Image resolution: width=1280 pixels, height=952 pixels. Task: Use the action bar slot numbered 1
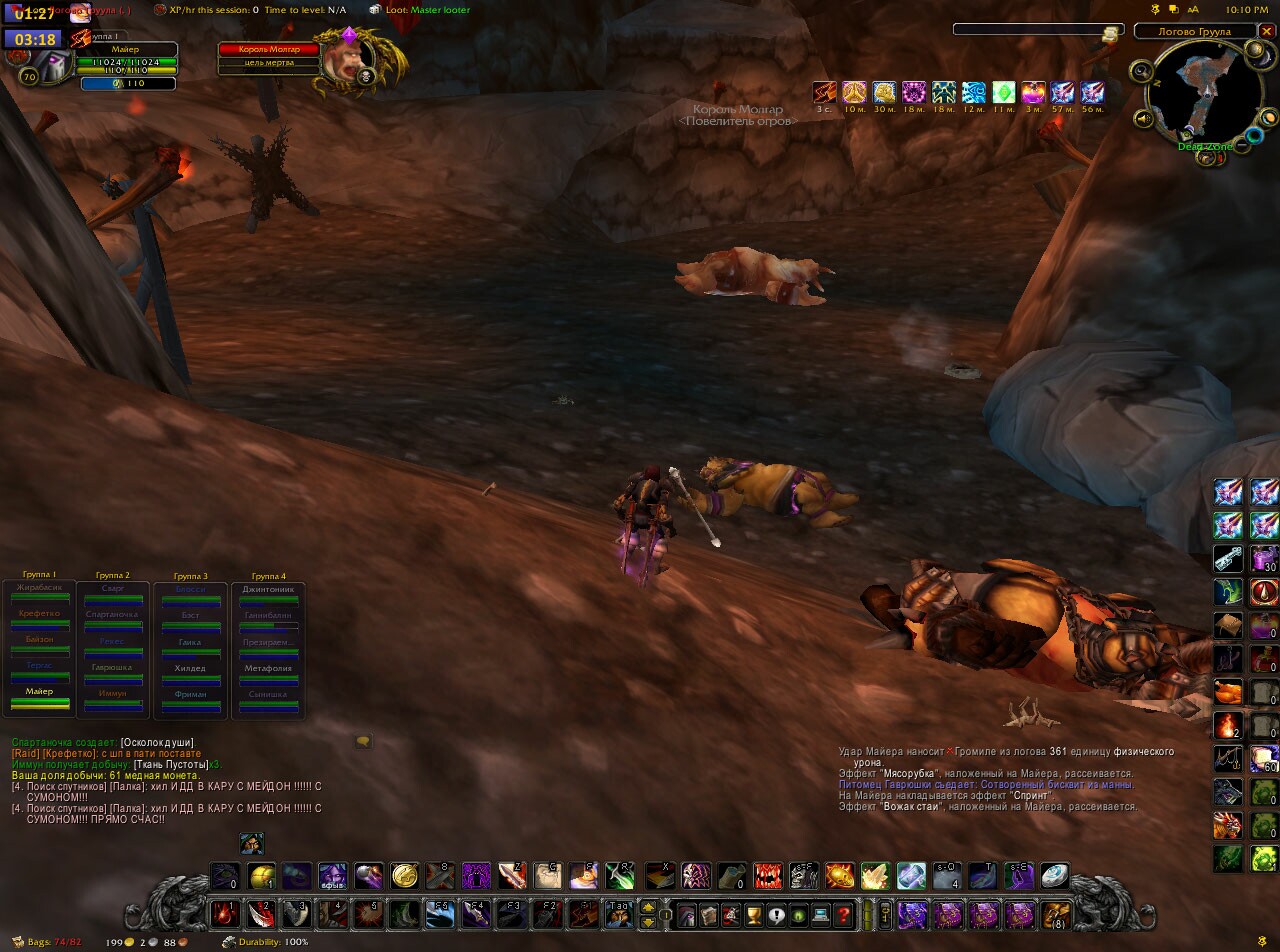click(224, 914)
